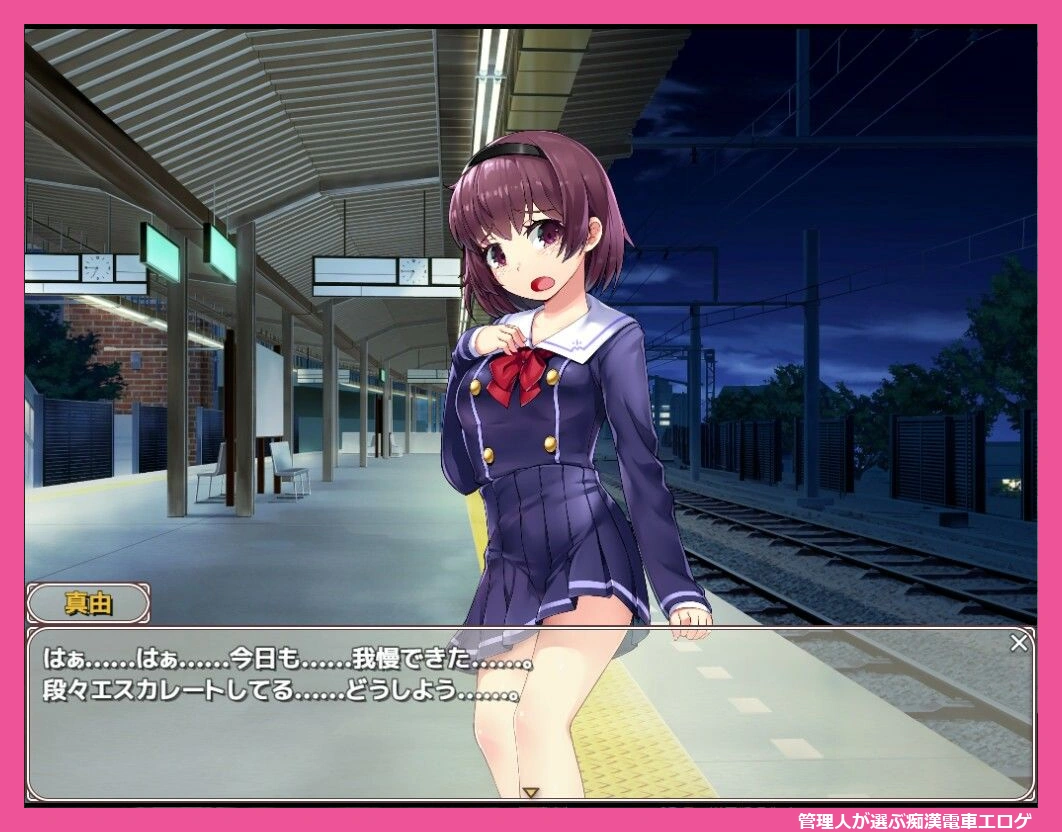Advance dialogue with the triangle arrow indicator

coord(531,793)
